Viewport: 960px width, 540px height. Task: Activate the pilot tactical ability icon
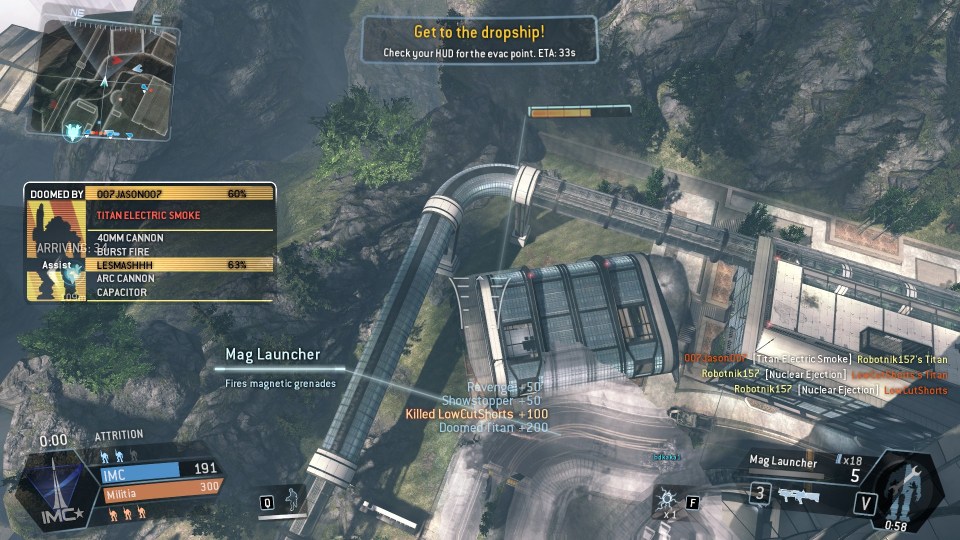292,499
